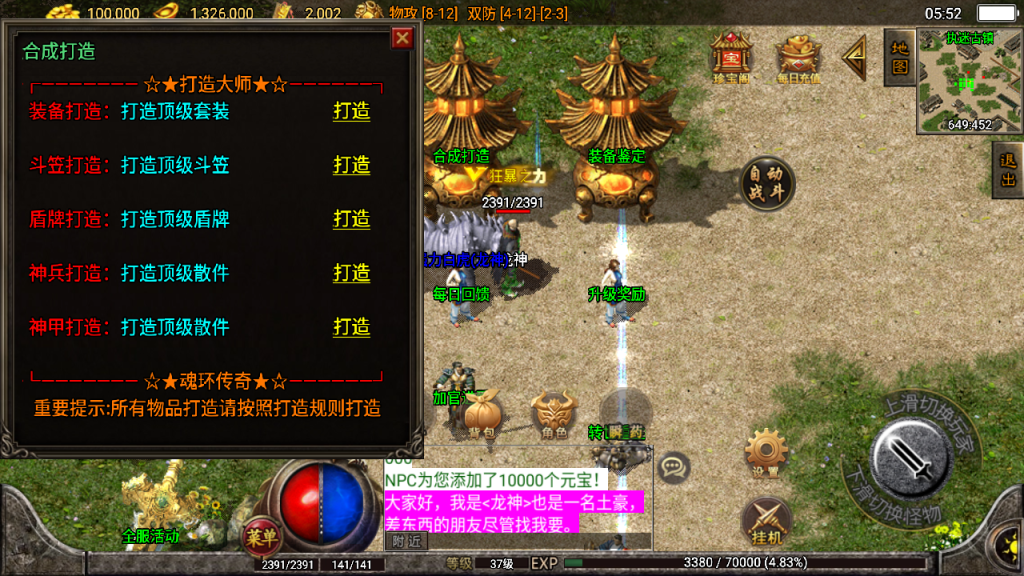
Task: Close the 合成打造 crafting panel
Action: tap(402, 38)
